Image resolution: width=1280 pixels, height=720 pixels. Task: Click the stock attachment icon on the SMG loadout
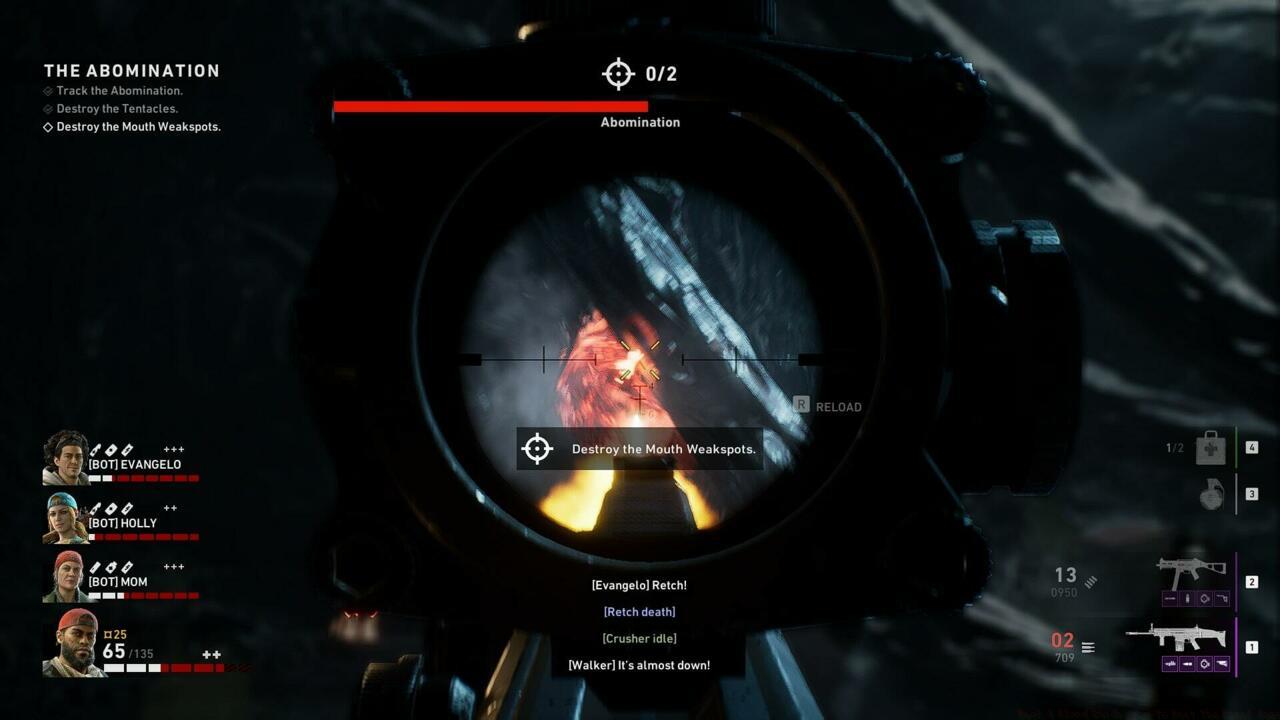click(x=1224, y=599)
